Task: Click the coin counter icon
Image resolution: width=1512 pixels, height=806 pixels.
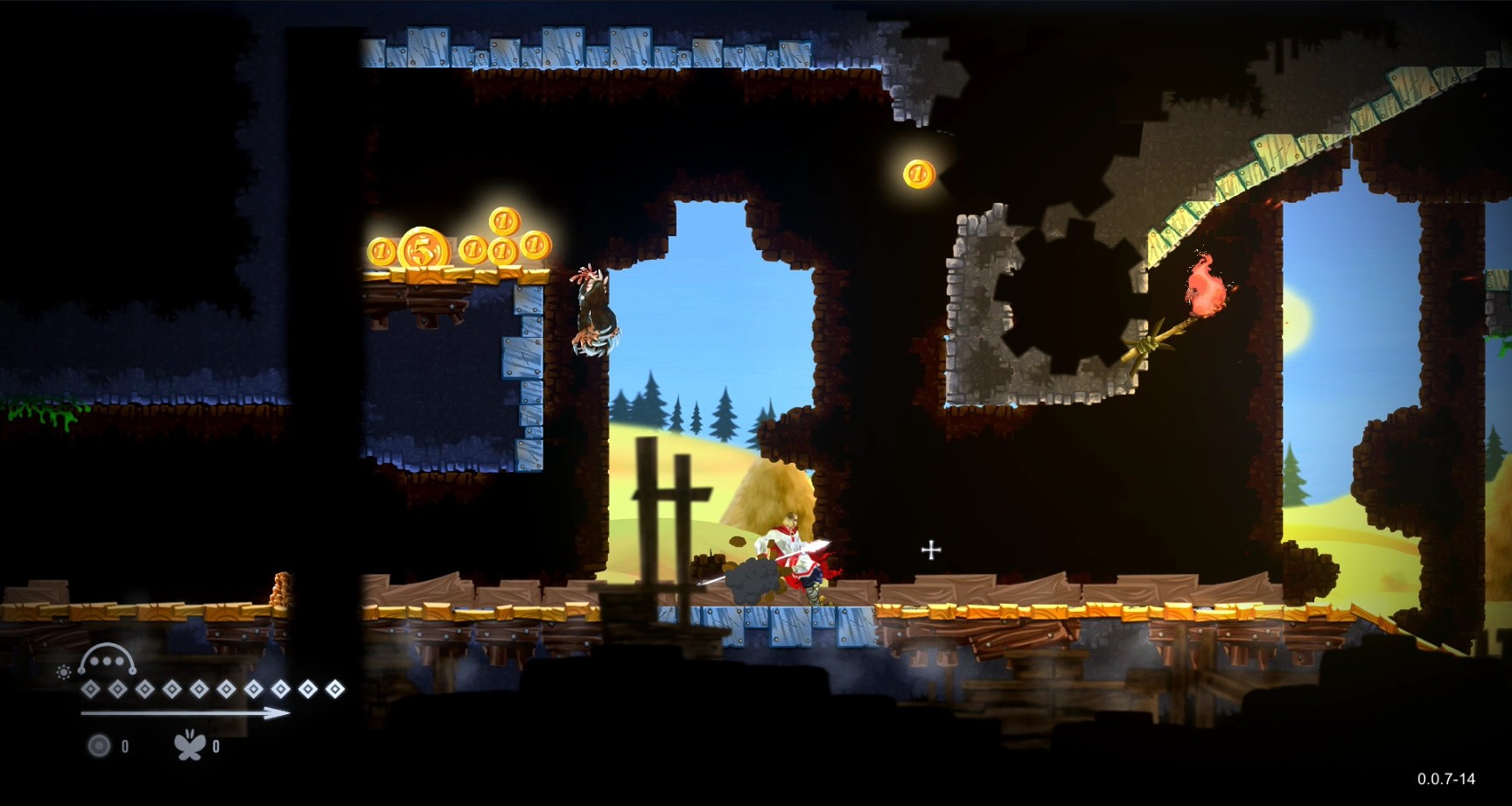Action: 99,746
